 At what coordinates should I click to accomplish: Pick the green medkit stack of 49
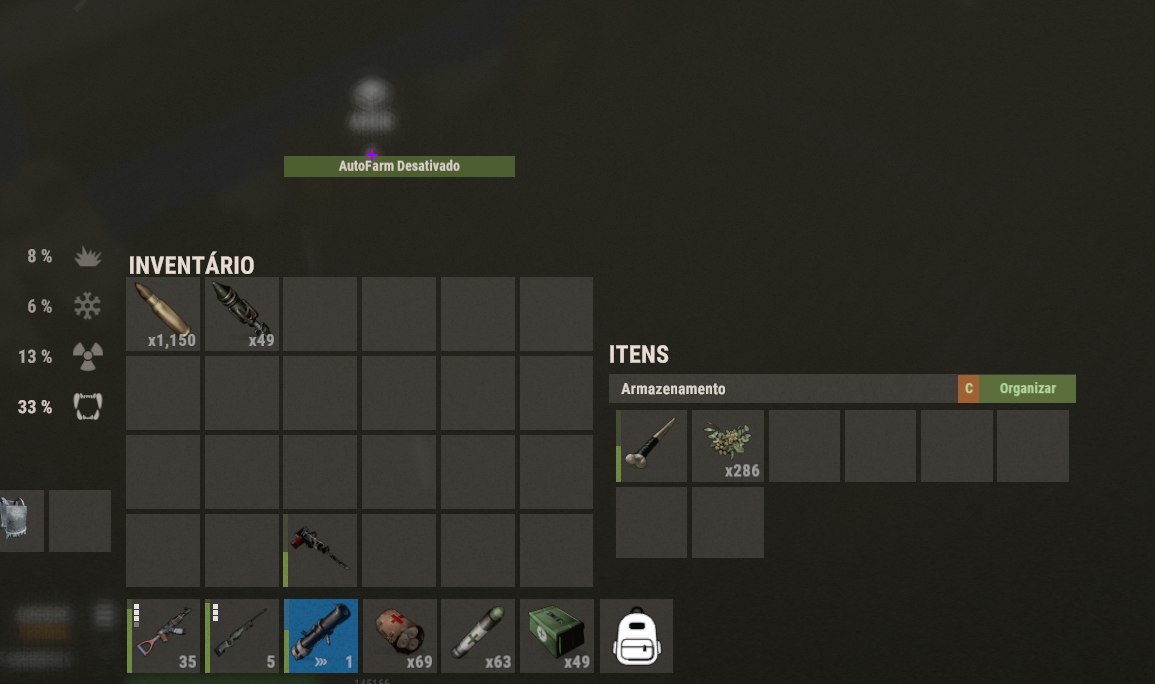click(x=557, y=636)
